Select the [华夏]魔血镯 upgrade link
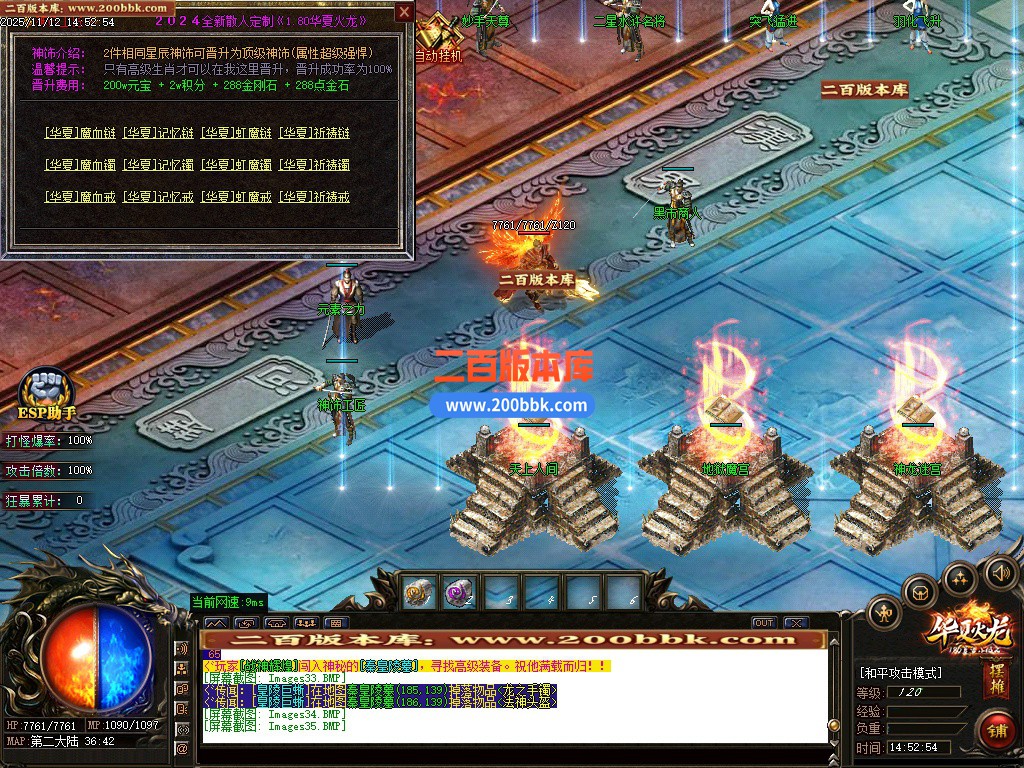 [x=81, y=165]
